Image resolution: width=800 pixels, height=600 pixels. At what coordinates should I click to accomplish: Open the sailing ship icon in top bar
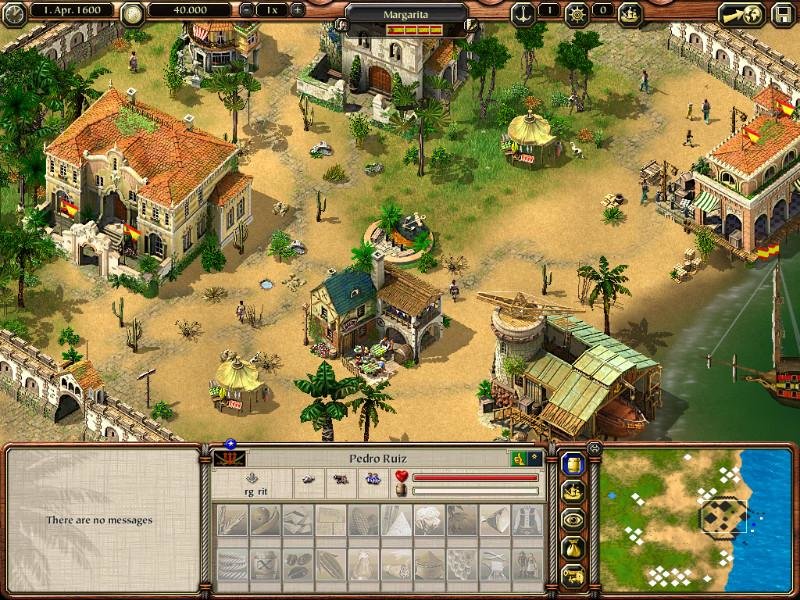(x=630, y=13)
